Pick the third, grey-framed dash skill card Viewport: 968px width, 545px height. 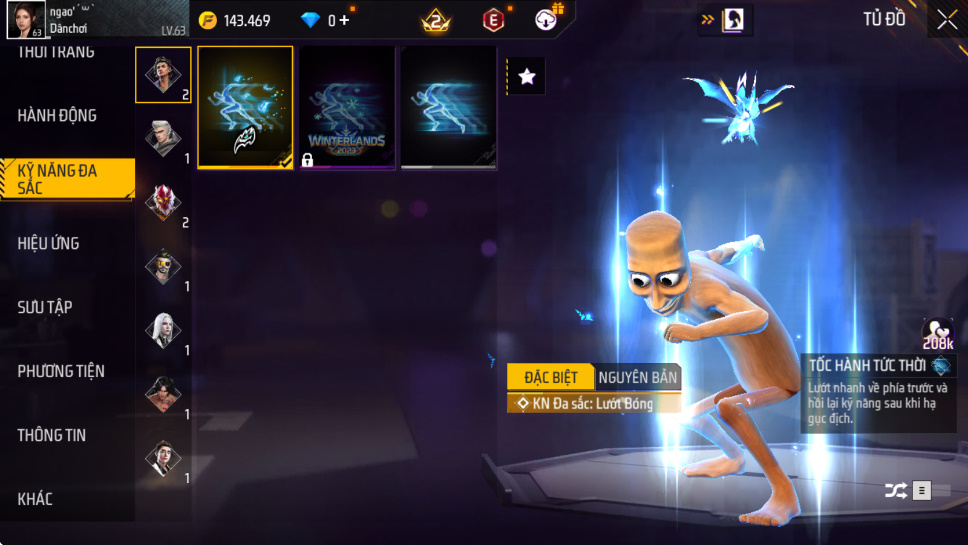(x=449, y=107)
